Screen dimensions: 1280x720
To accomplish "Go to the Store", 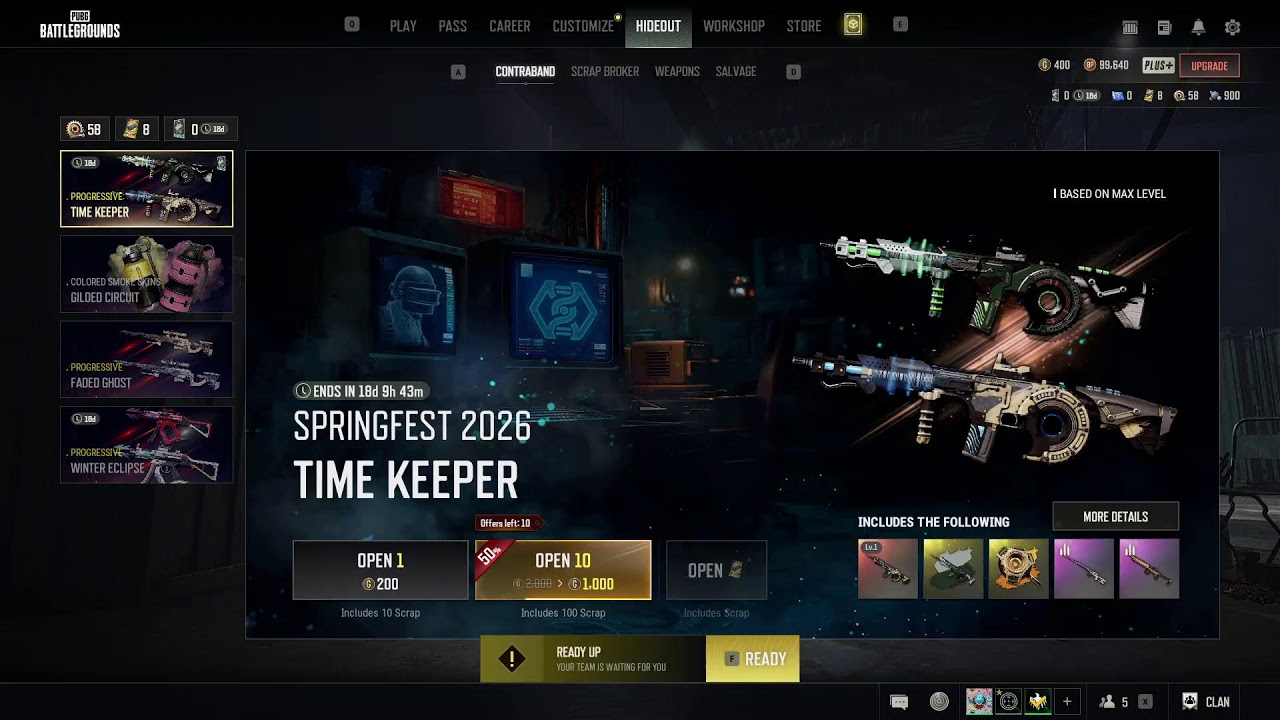I will (x=803, y=26).
